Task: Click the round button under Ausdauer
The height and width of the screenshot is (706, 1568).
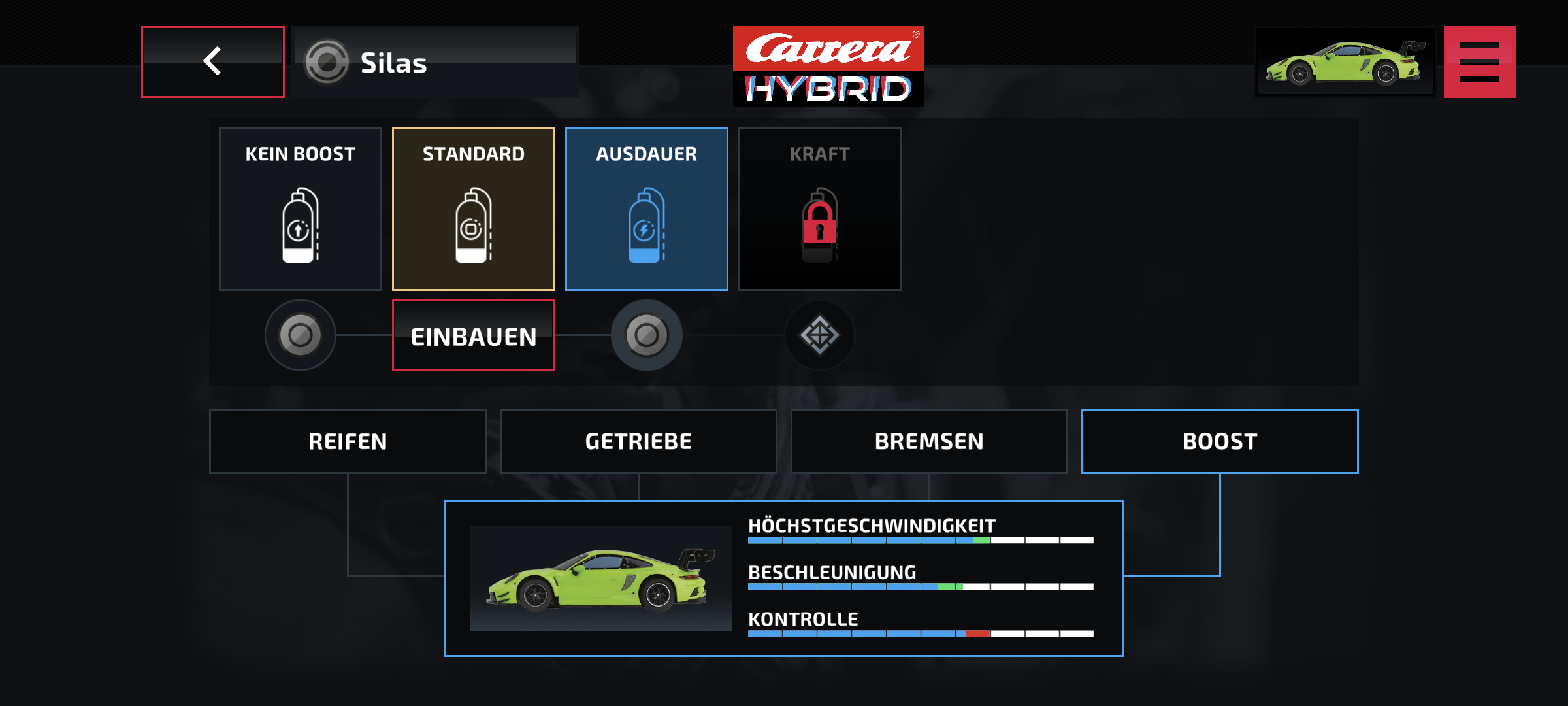Action: coord(647,335)
